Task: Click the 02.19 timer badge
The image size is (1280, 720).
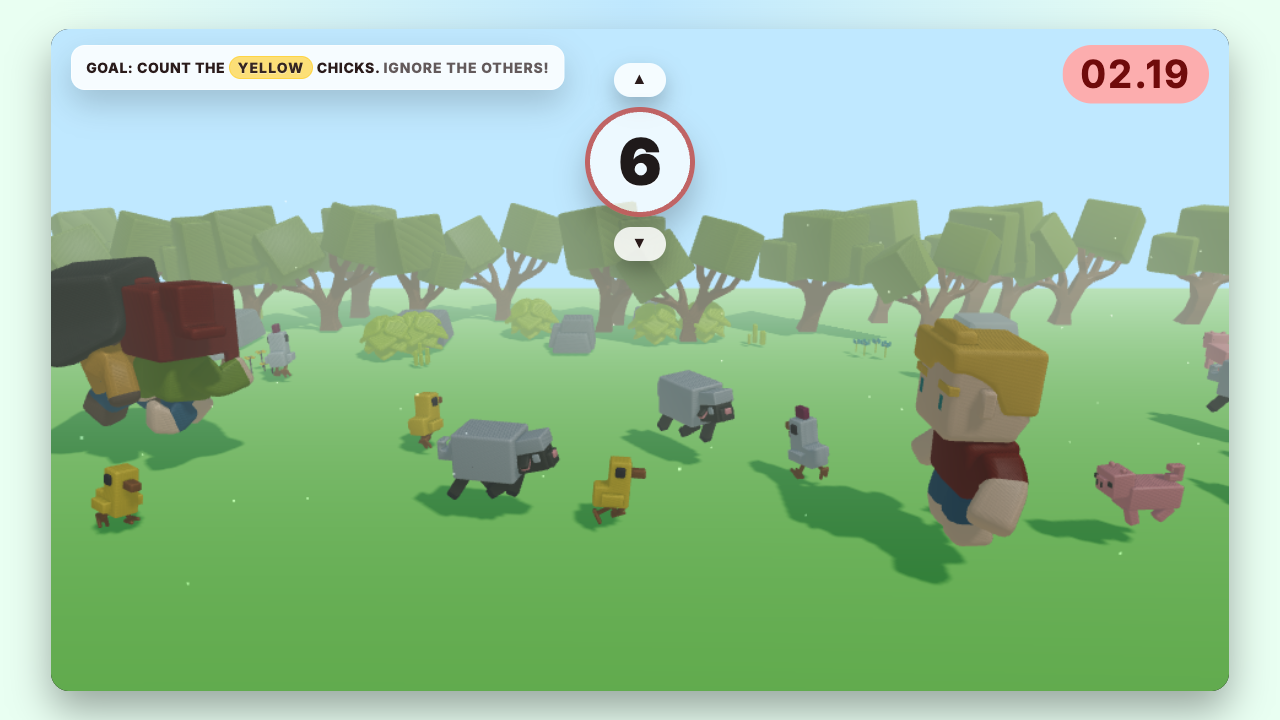Action: (x=1135, y=74)
